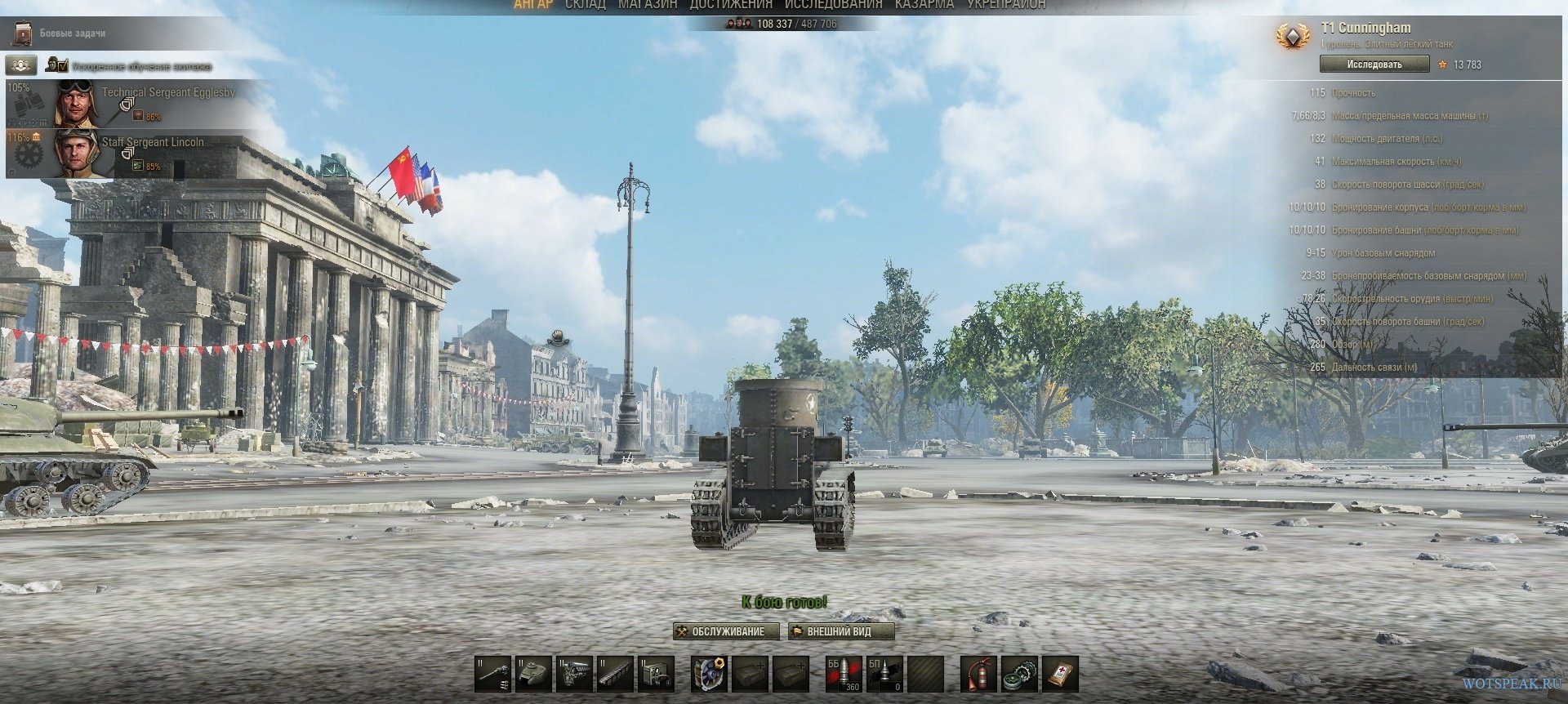The height and width of the screenshot is (704, 1568).
Task: Select the gun module slot
Action: click(x=493, y=674)
